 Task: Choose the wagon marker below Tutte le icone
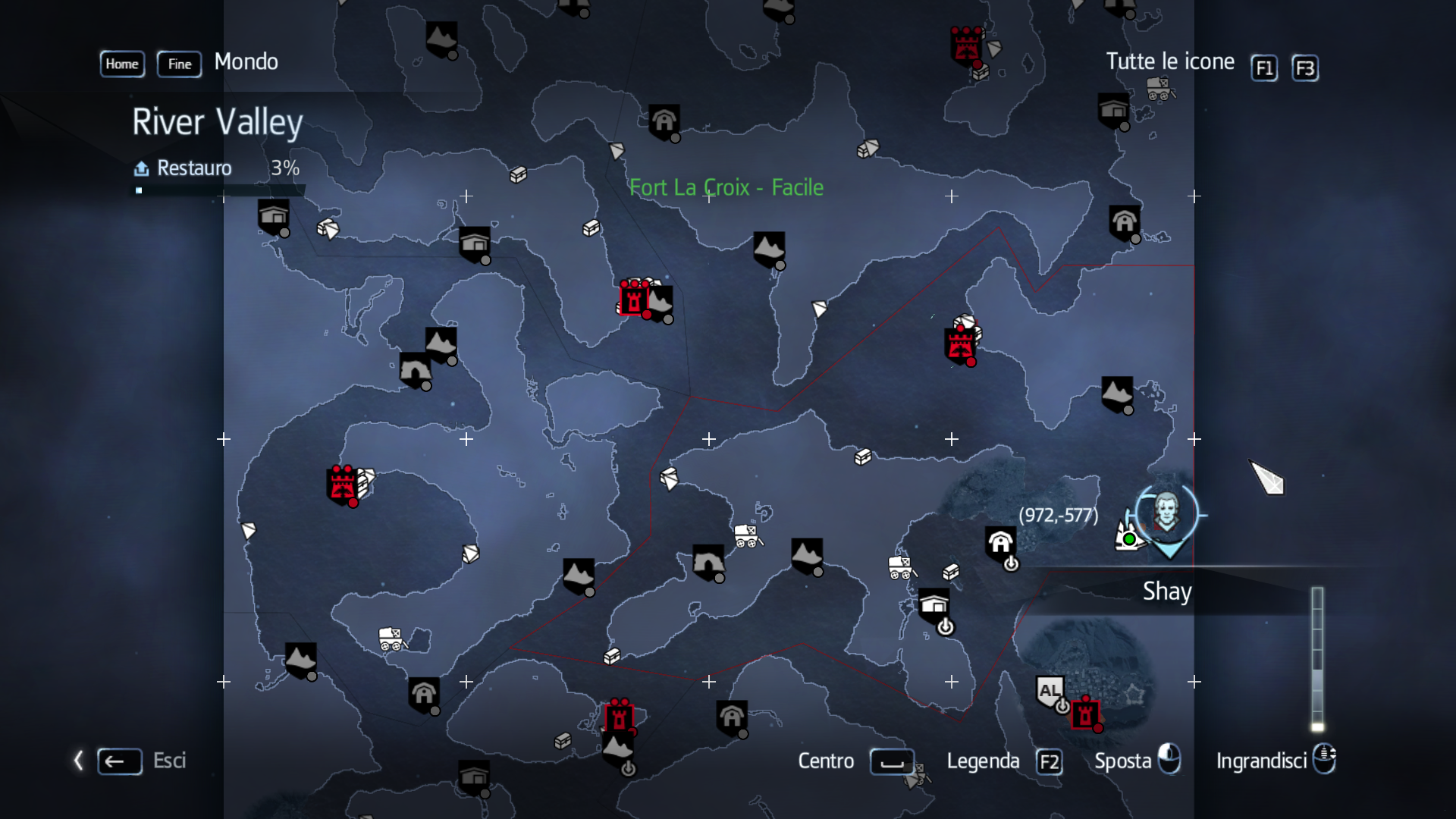pyautogui.click(x=1159, y=88)
